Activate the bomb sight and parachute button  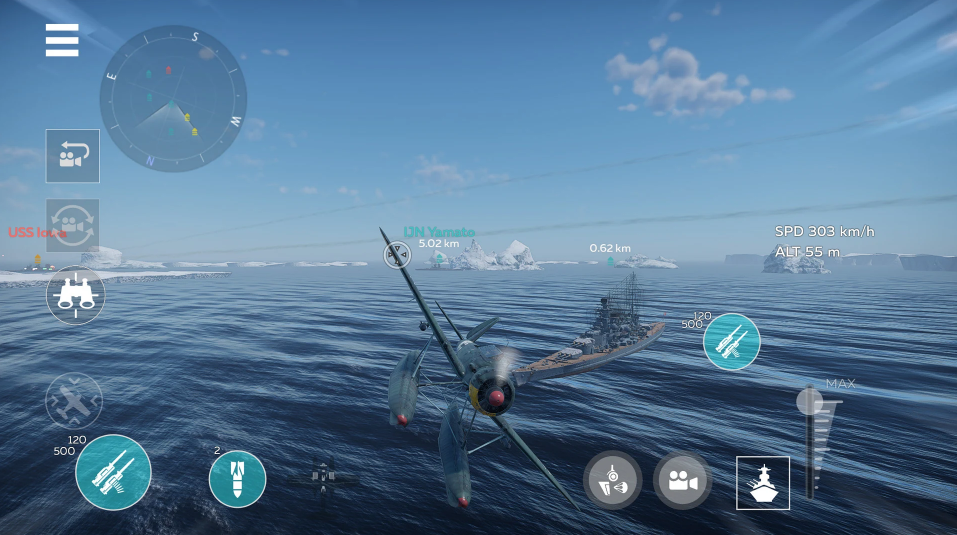(x=612, y=480)
